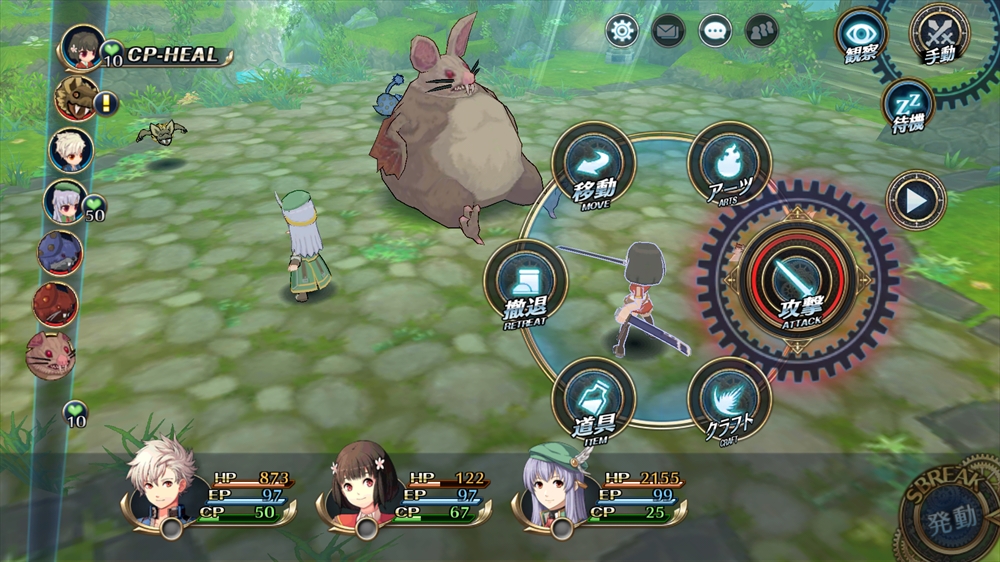Click the giant rat portrait in turn order

pos(50,356)
